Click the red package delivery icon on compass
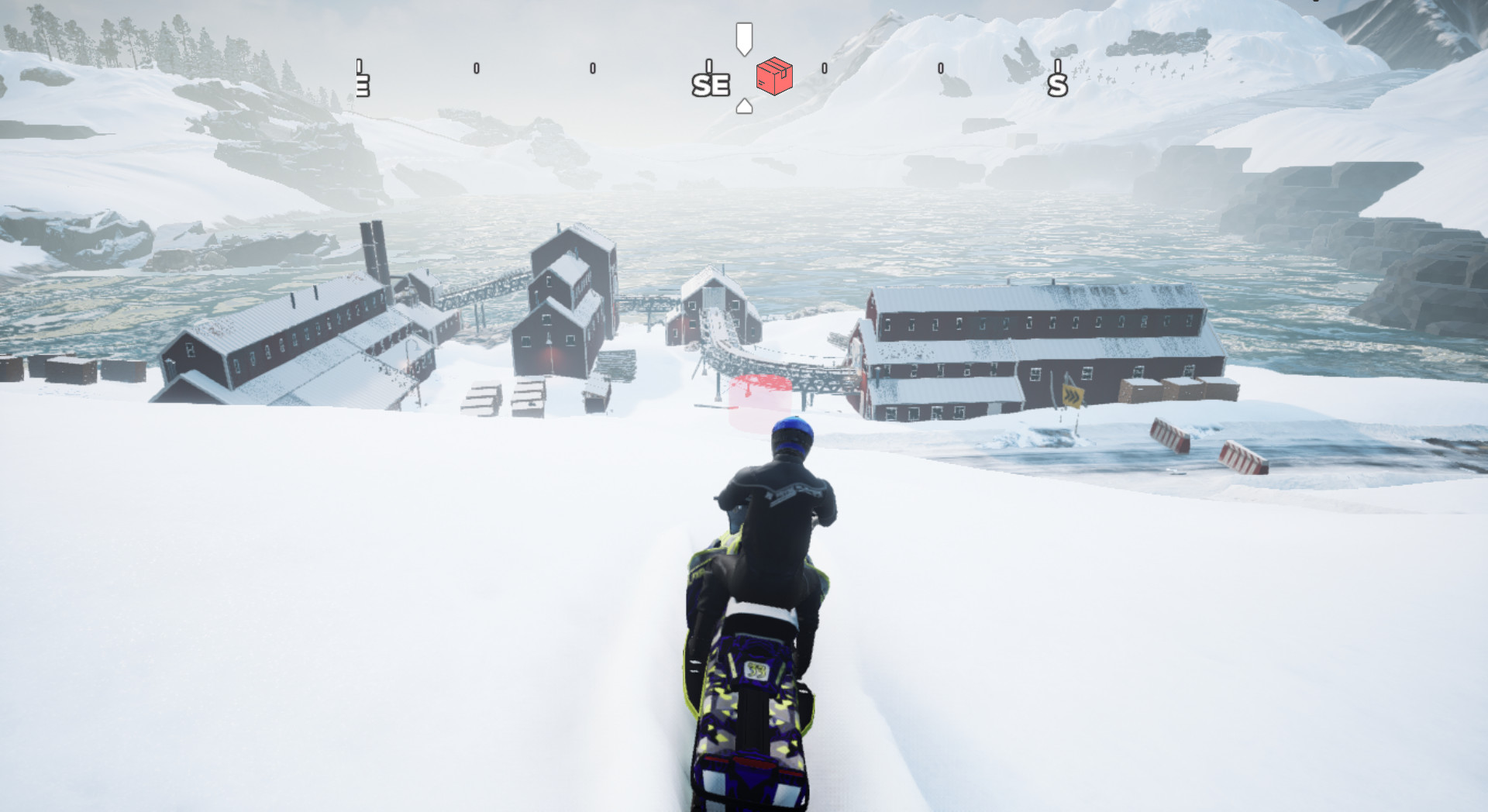Screen dimensions: 1488x812 (x=773, y=76)
